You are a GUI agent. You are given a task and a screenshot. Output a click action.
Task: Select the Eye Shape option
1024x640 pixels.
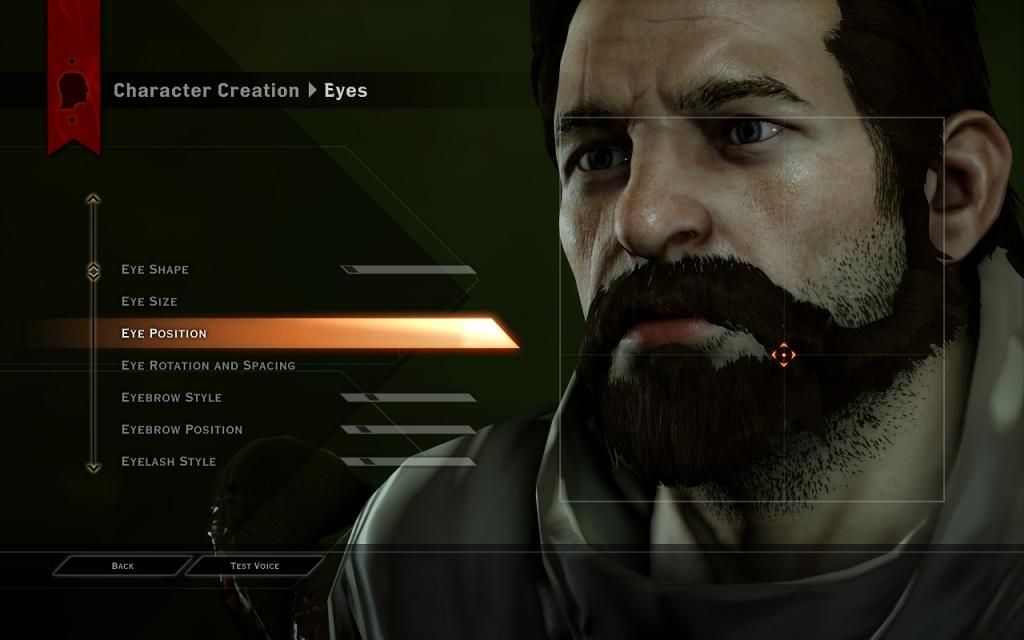pyautogui.click(x=155, y=270)
